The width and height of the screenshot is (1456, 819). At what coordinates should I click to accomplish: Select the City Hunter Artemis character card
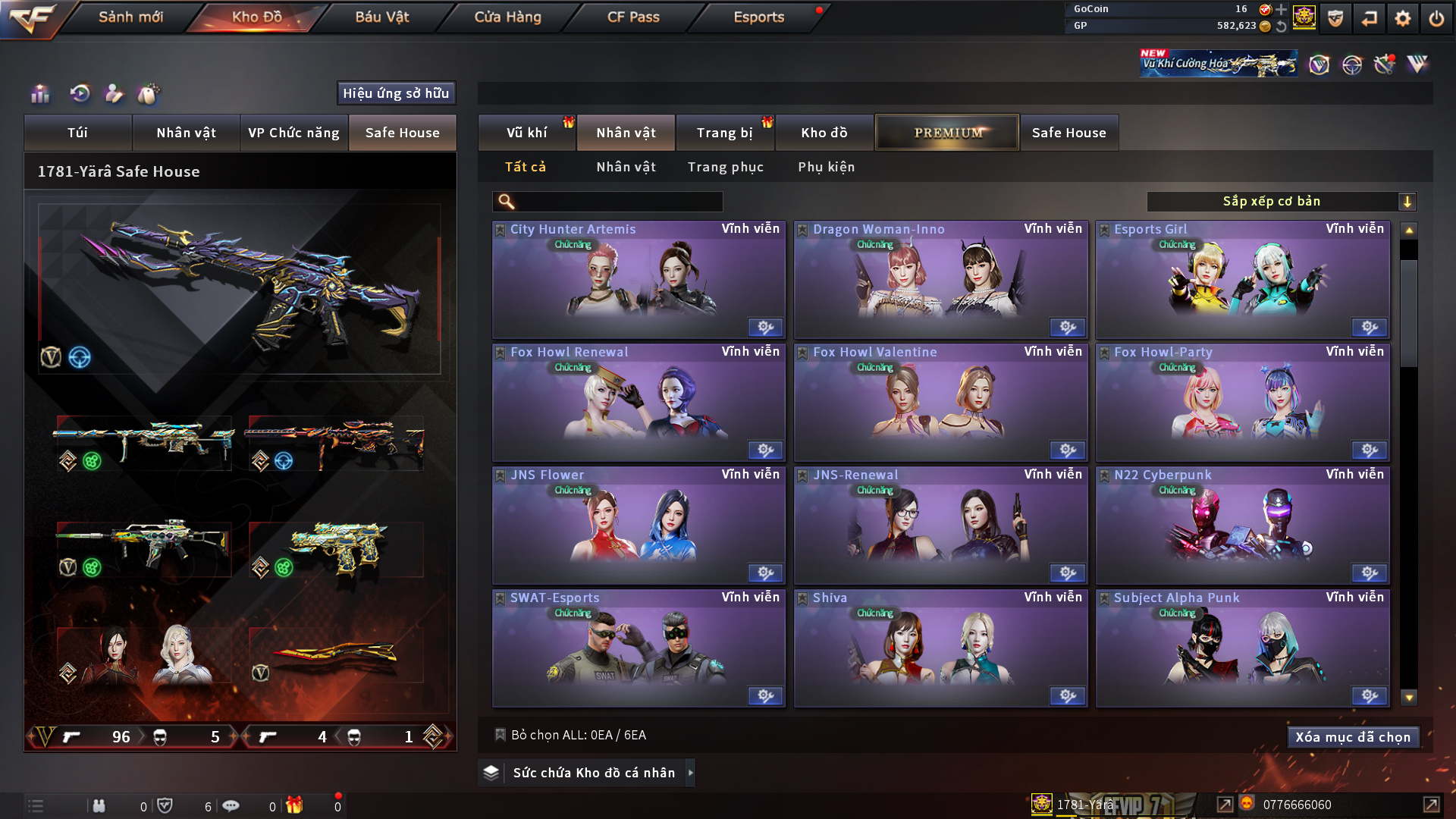click(639, 279)
